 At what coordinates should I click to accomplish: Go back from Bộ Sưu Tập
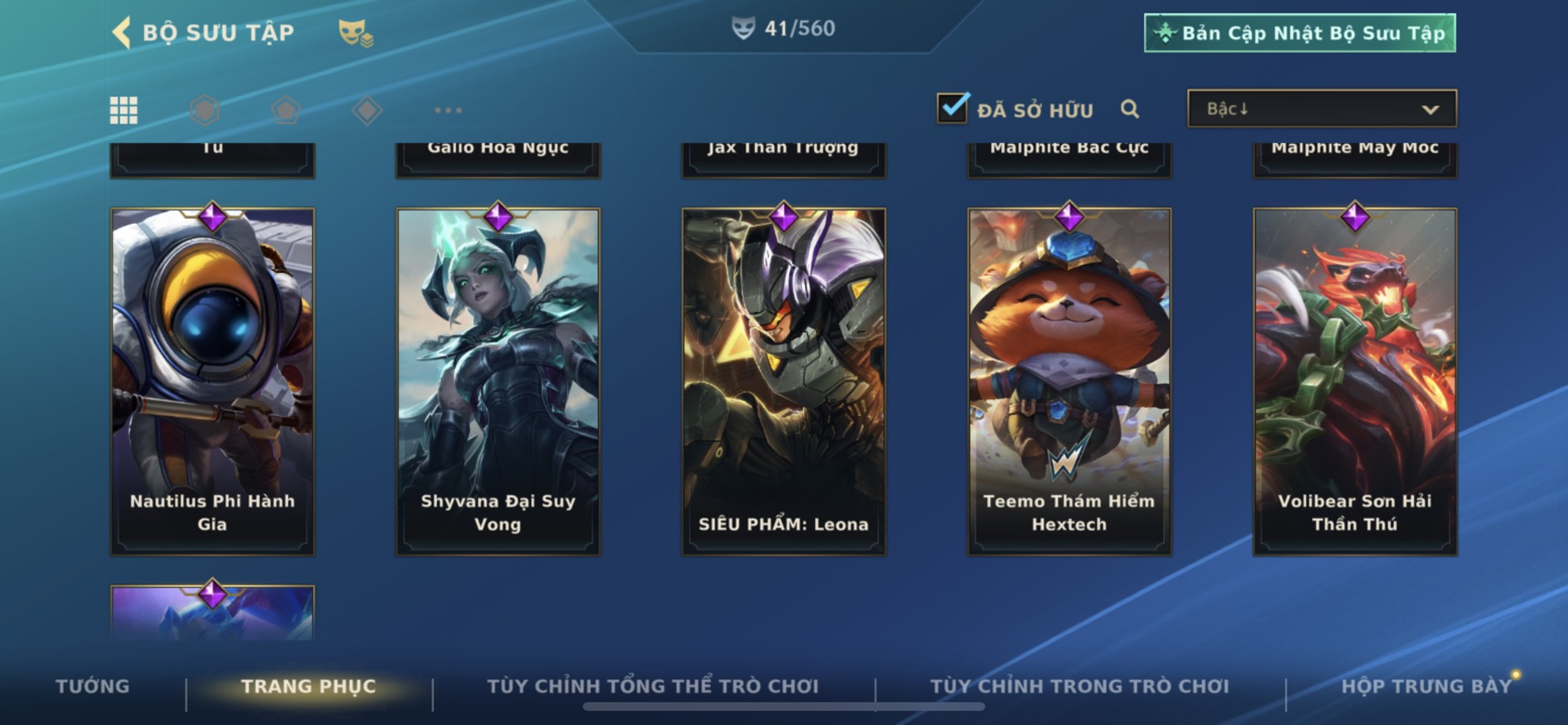[x=122, y=33]
